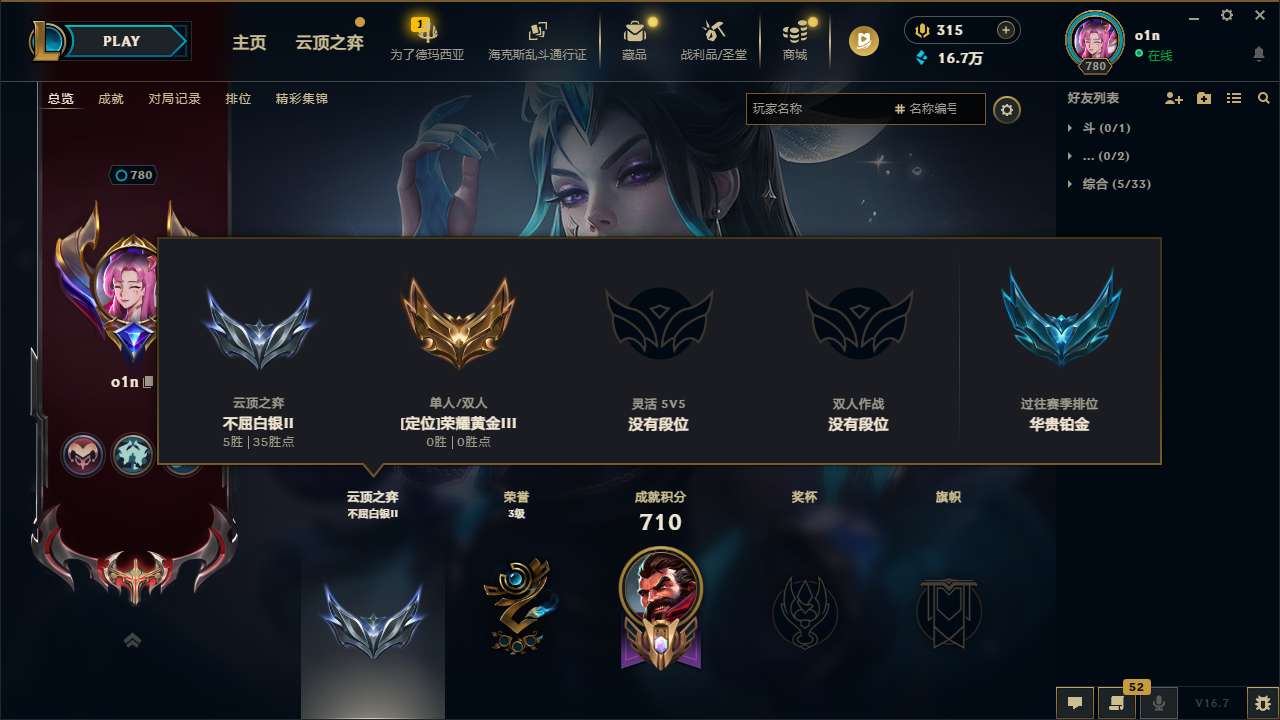Viewport: 1280px width, 720px height.
Task: Click the plus button to purchase RP
Action: [x=1004, y=30]
